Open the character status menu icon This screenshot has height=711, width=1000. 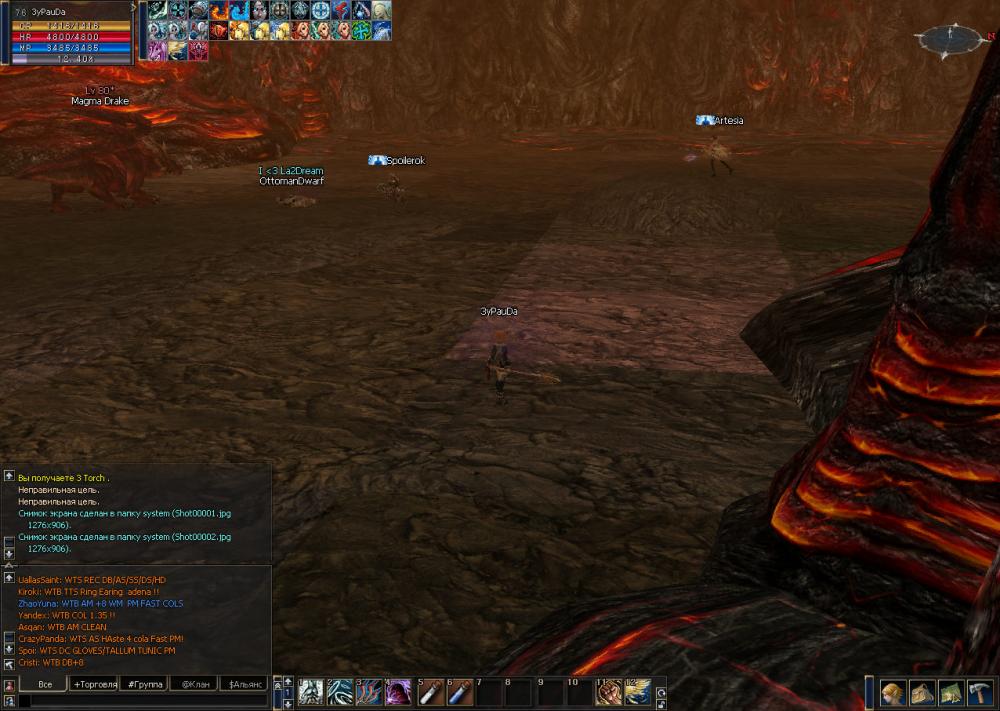(x=892, y=692)
